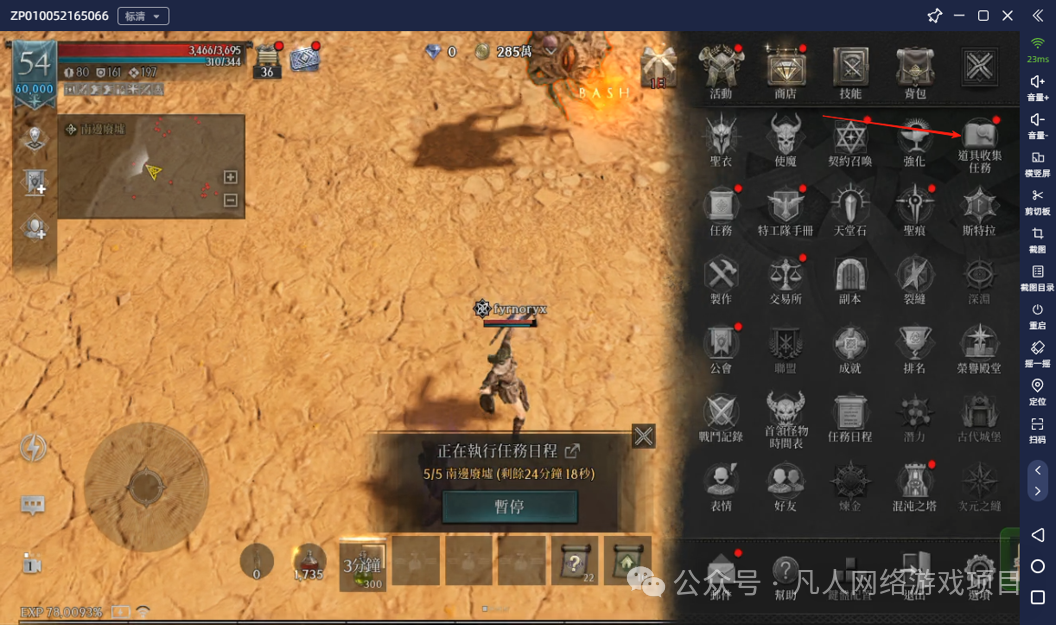Click the emulator 截图 screenshot button
The width and height of the screenshot is (1056, 625).
(x=1037, y=239)
